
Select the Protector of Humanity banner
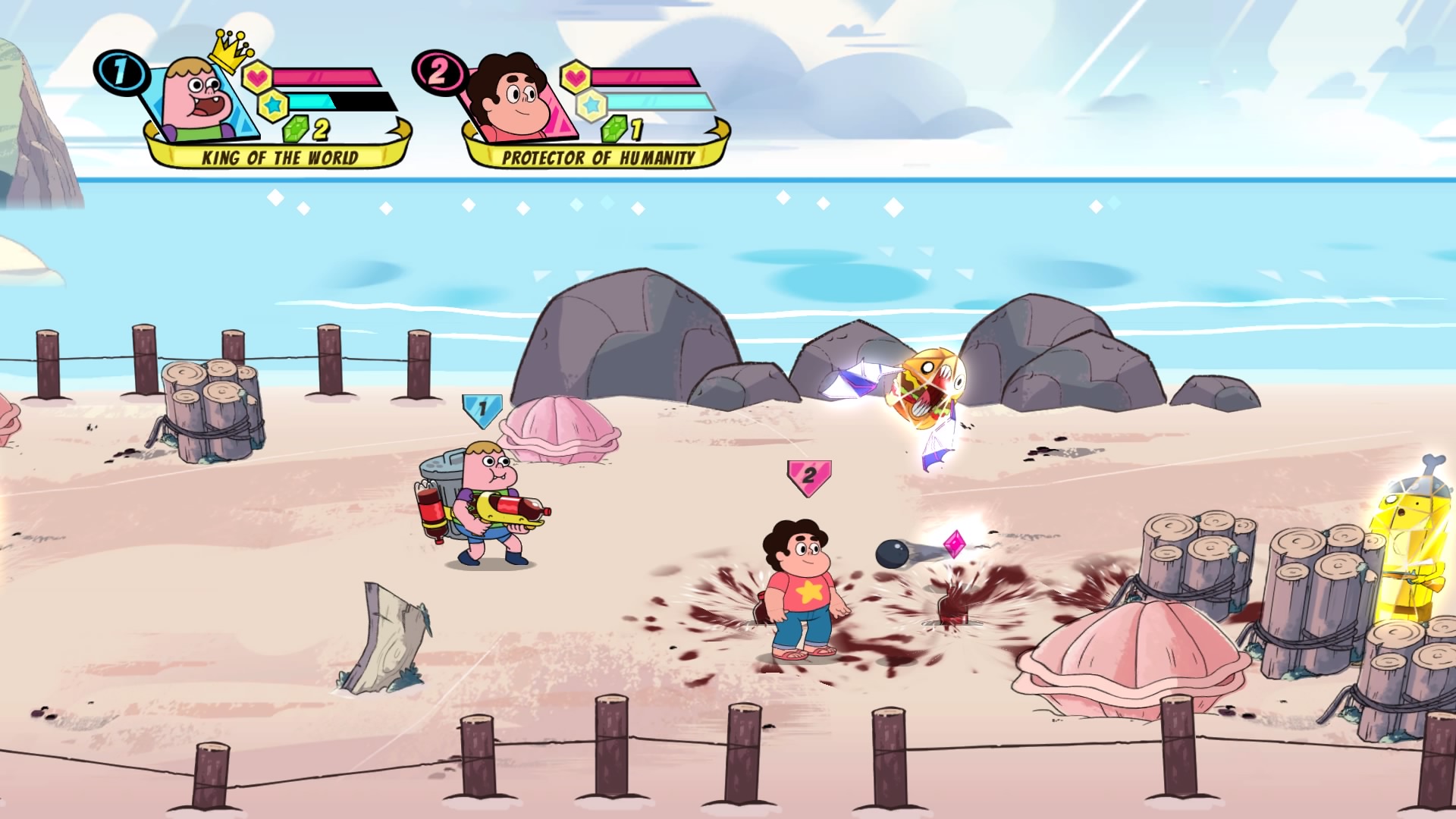(x=598, y=157)
